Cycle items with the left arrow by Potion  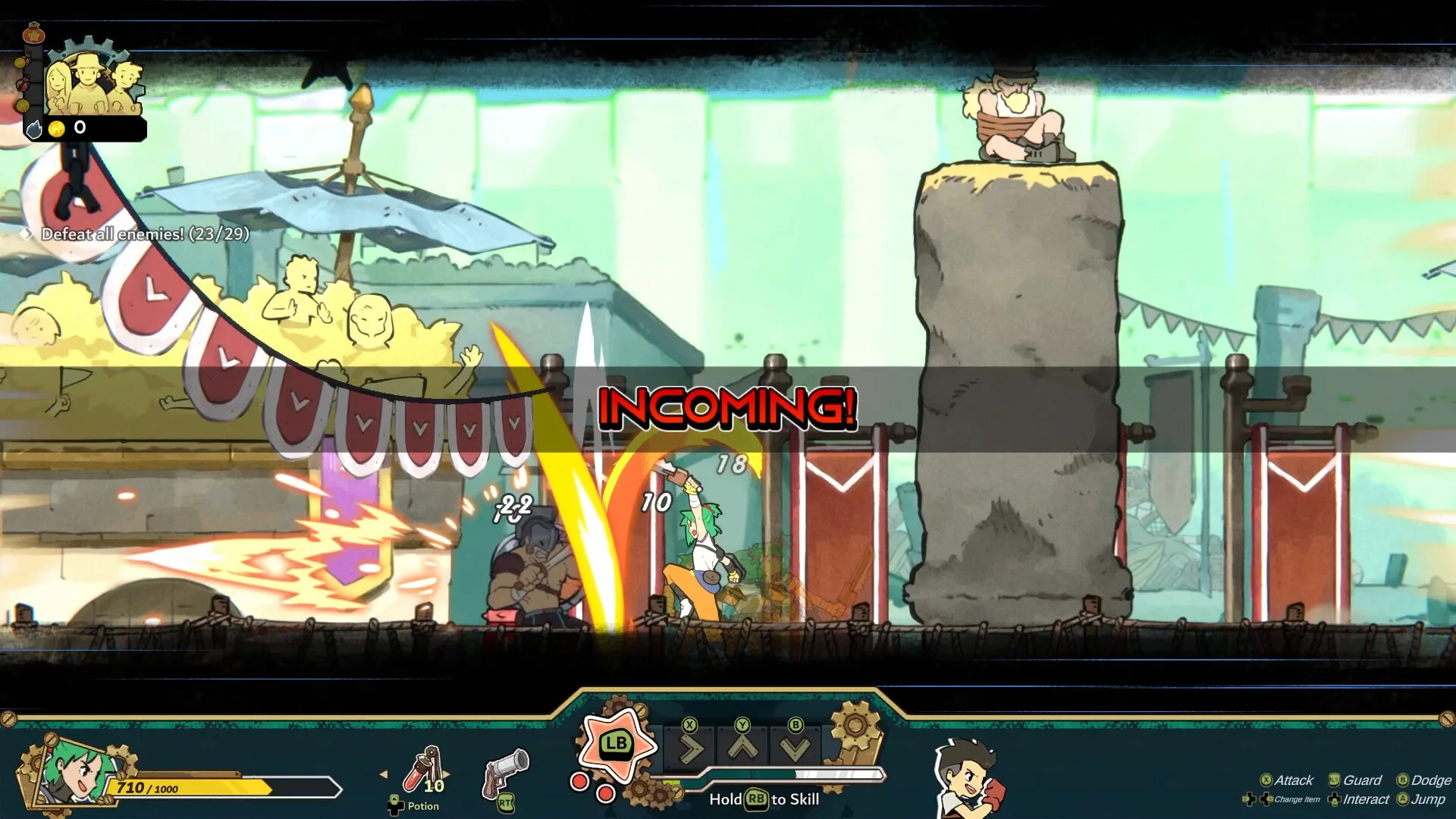(x=384, y=774)
